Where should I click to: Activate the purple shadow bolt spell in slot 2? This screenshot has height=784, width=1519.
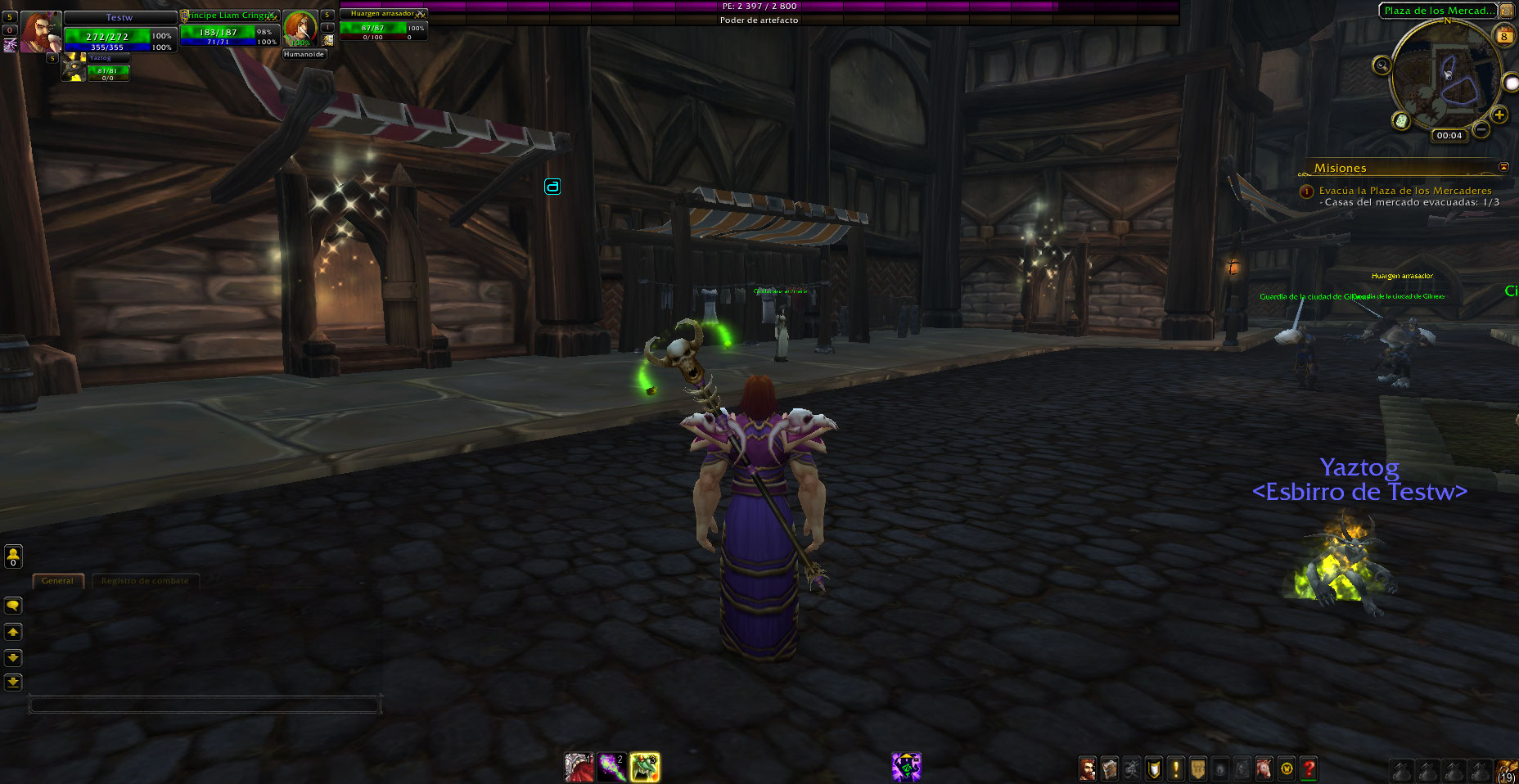point(611,767)
